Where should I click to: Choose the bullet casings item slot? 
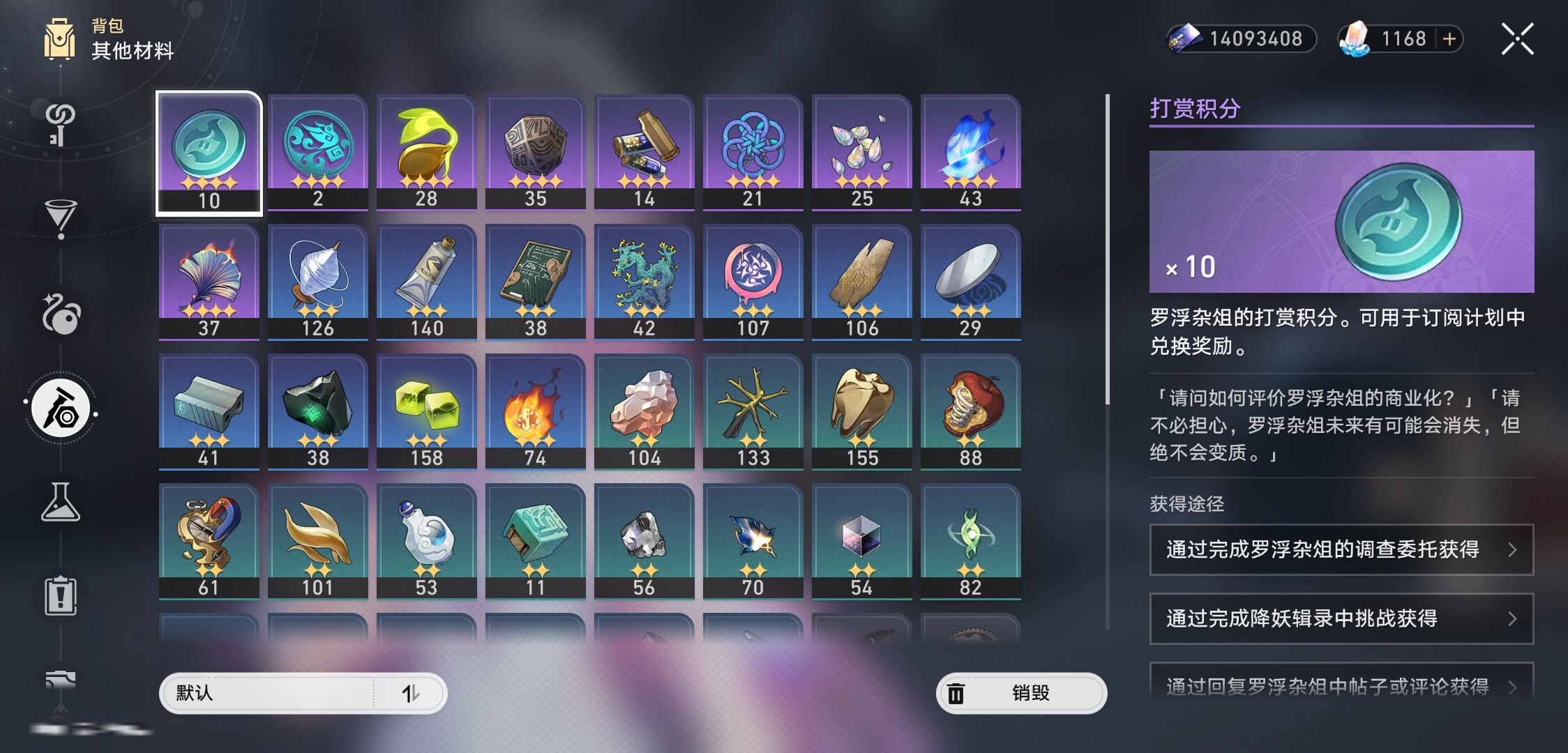644,151
